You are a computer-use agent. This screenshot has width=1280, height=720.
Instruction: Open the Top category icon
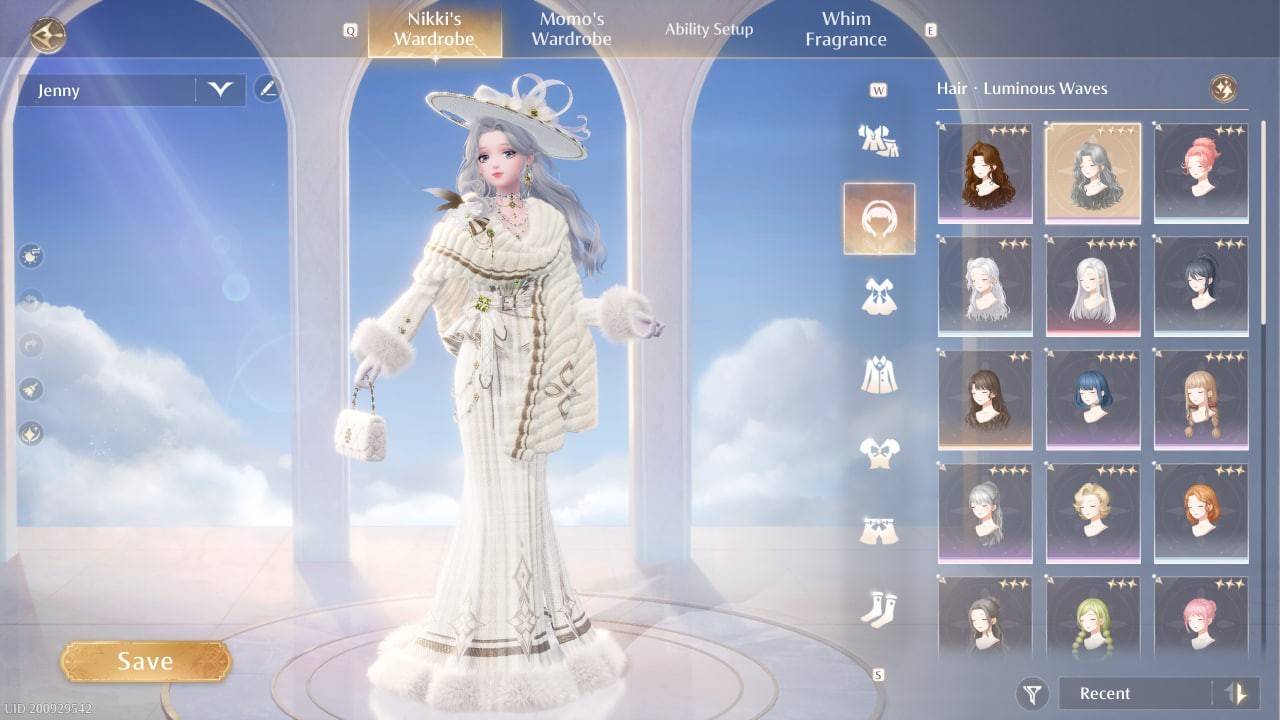(x=879, y=450)
